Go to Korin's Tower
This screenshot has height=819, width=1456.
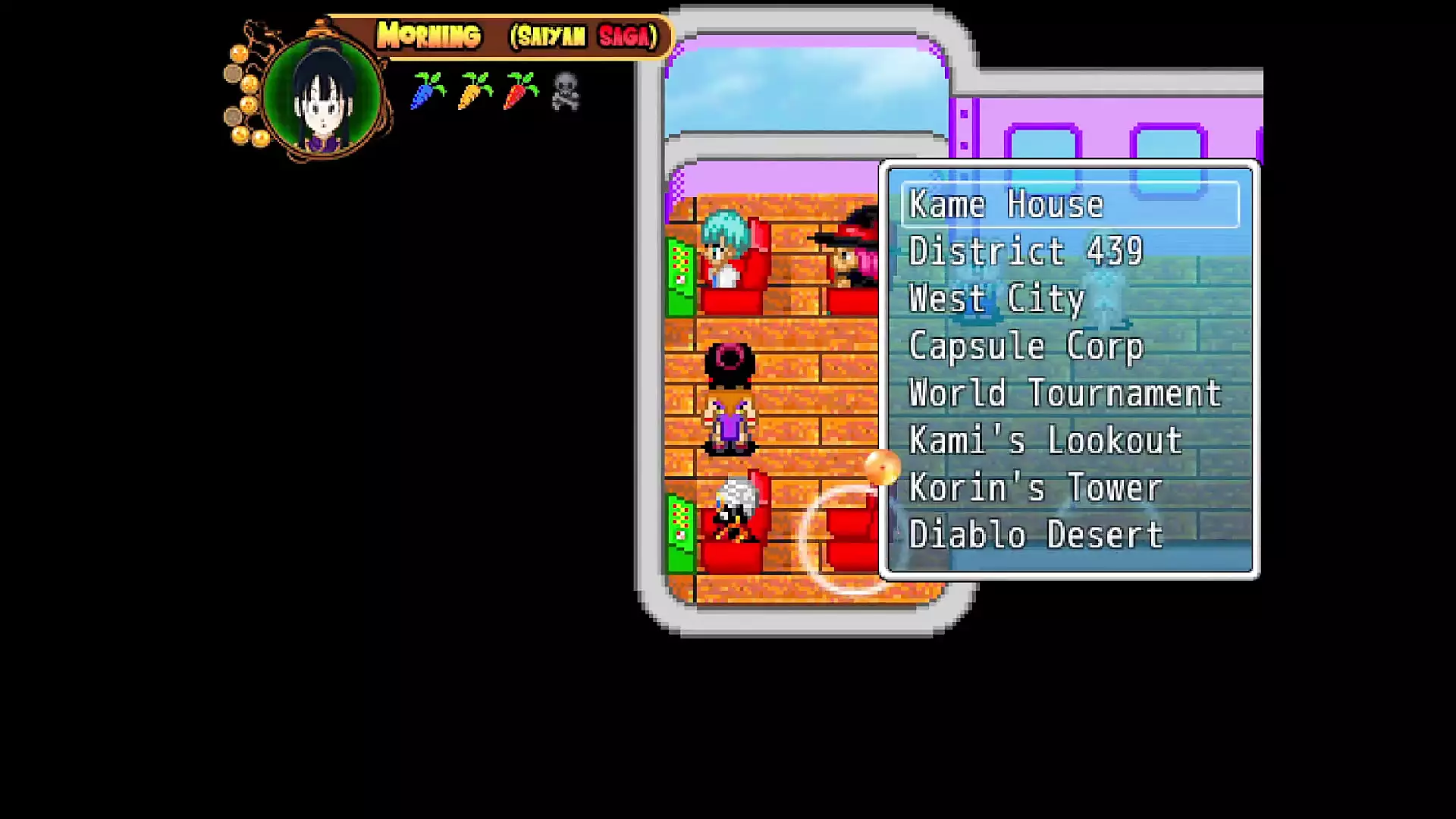(1035, 488)
